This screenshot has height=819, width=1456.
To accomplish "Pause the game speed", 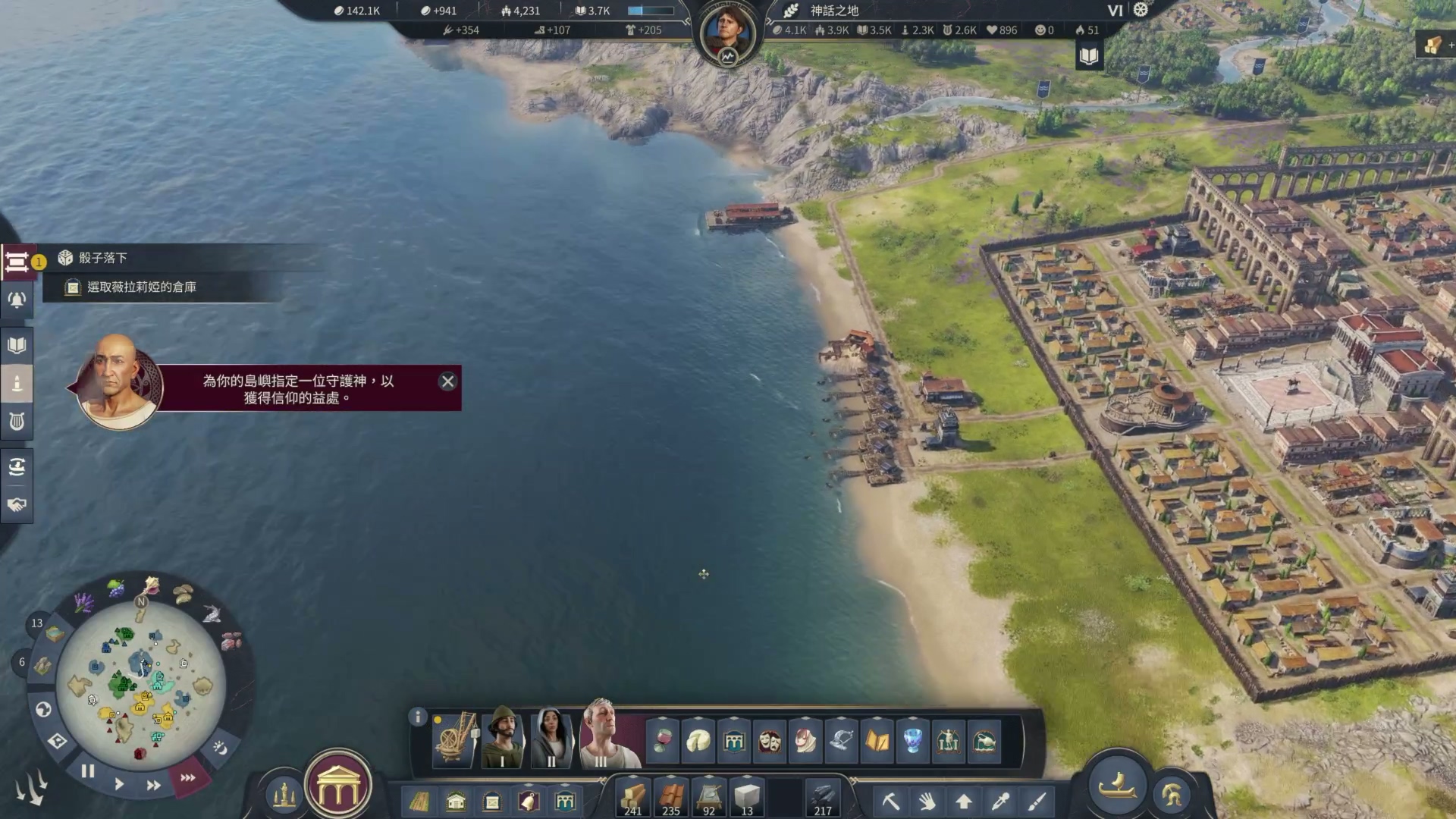I will coord(88,771).
